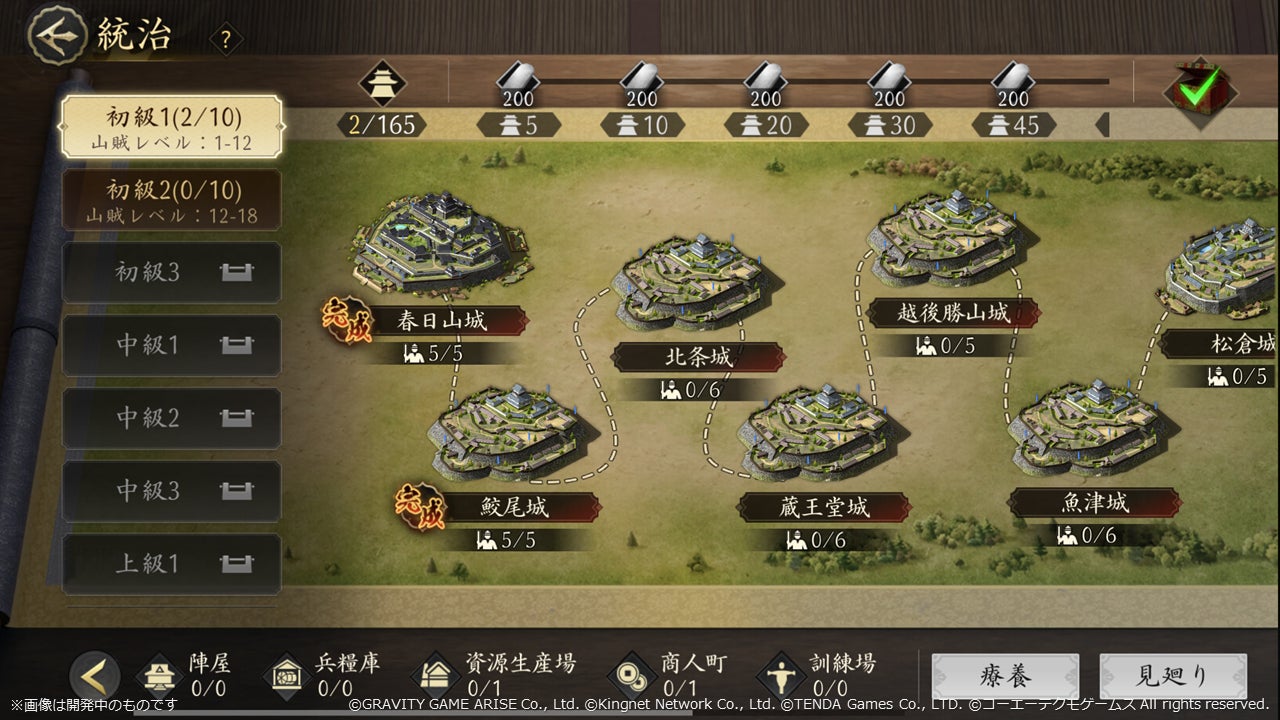Open the help question mark icon
The image size is (1280, 720).
click(x=226, y=40)
